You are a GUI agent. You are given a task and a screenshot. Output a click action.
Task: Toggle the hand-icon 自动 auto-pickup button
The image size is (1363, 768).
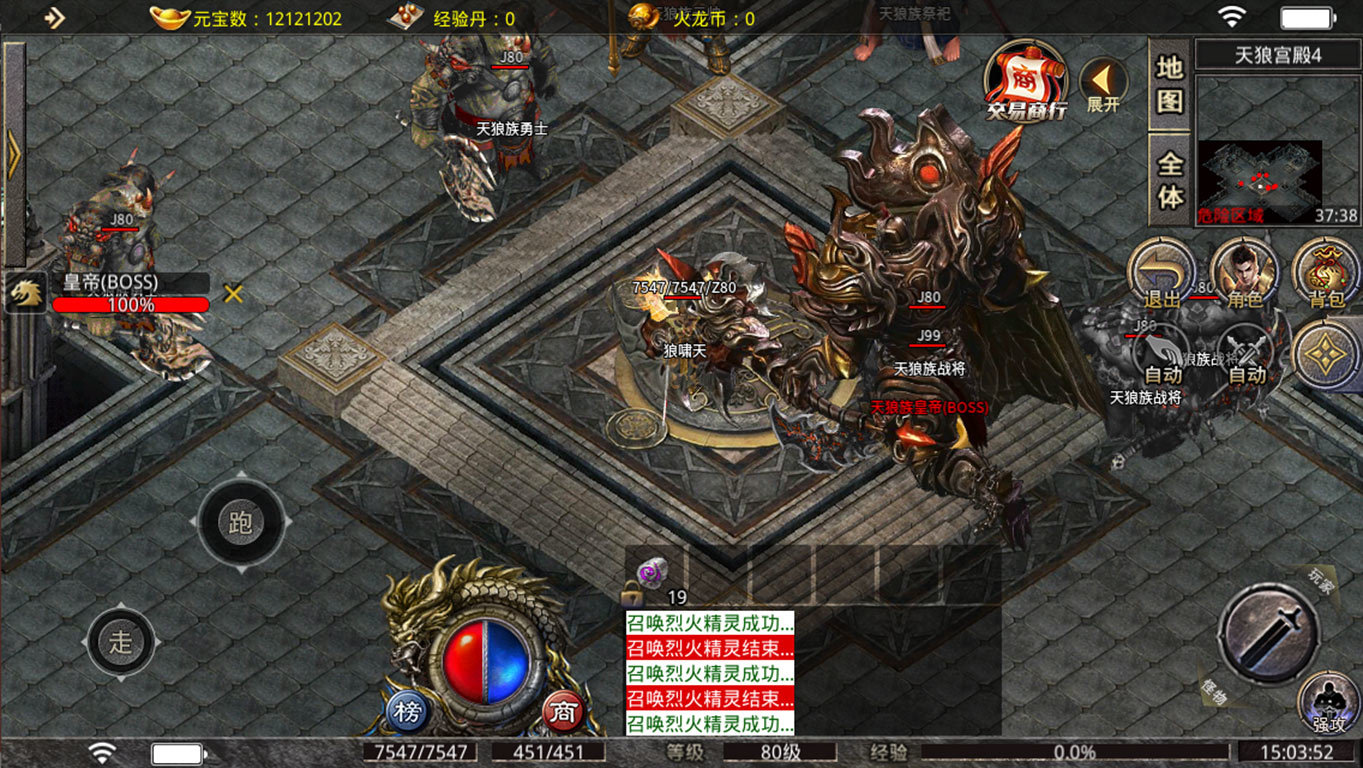[x=1163, y=357]
